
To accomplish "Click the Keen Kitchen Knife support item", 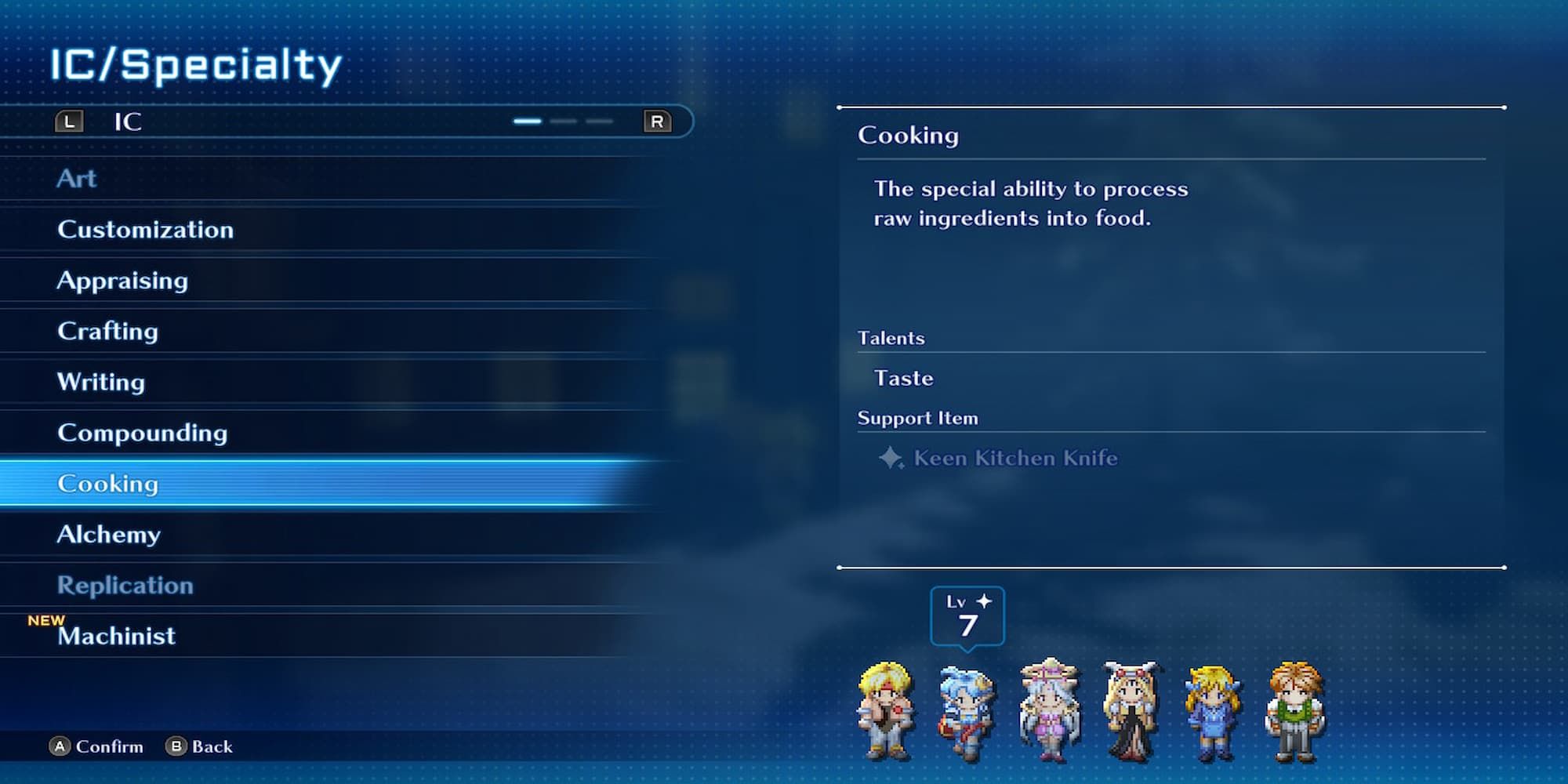I will pyautogui.click(x=1014, y=459).
